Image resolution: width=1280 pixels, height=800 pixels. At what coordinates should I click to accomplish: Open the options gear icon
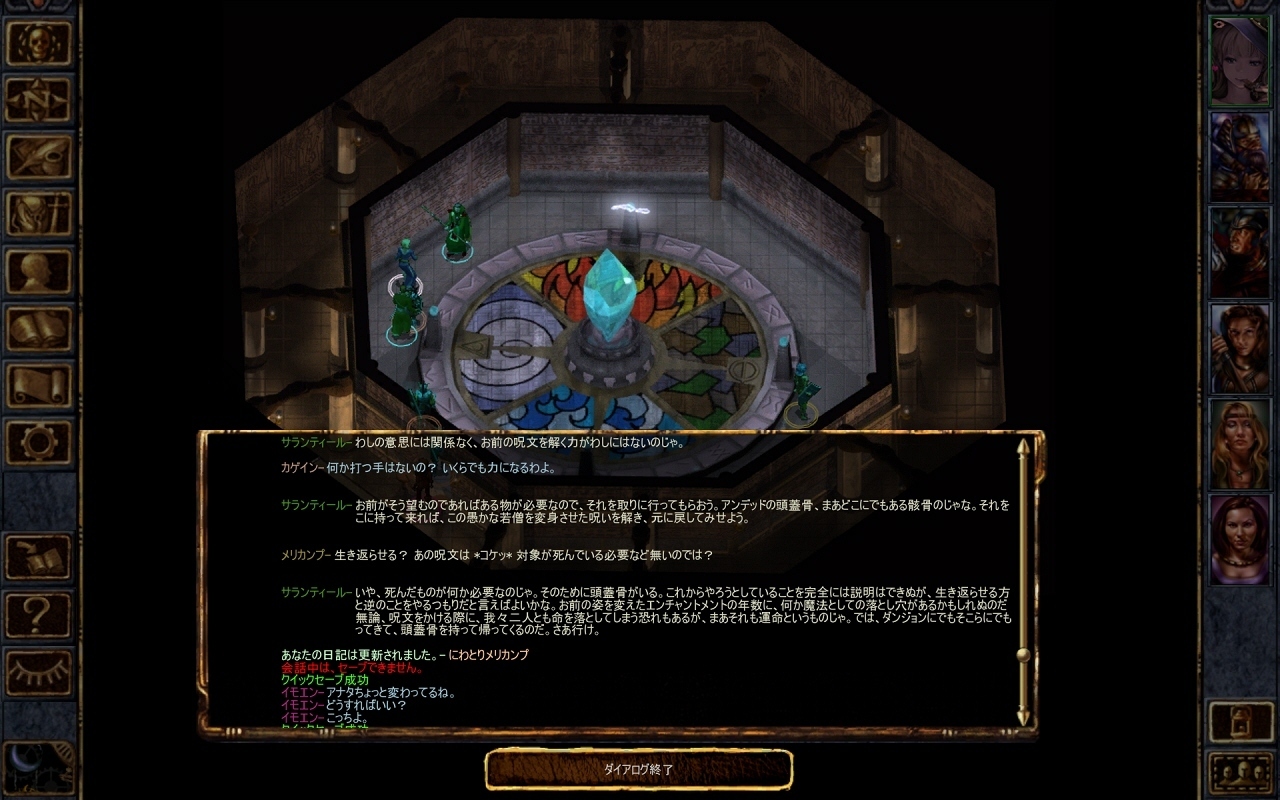39,441
